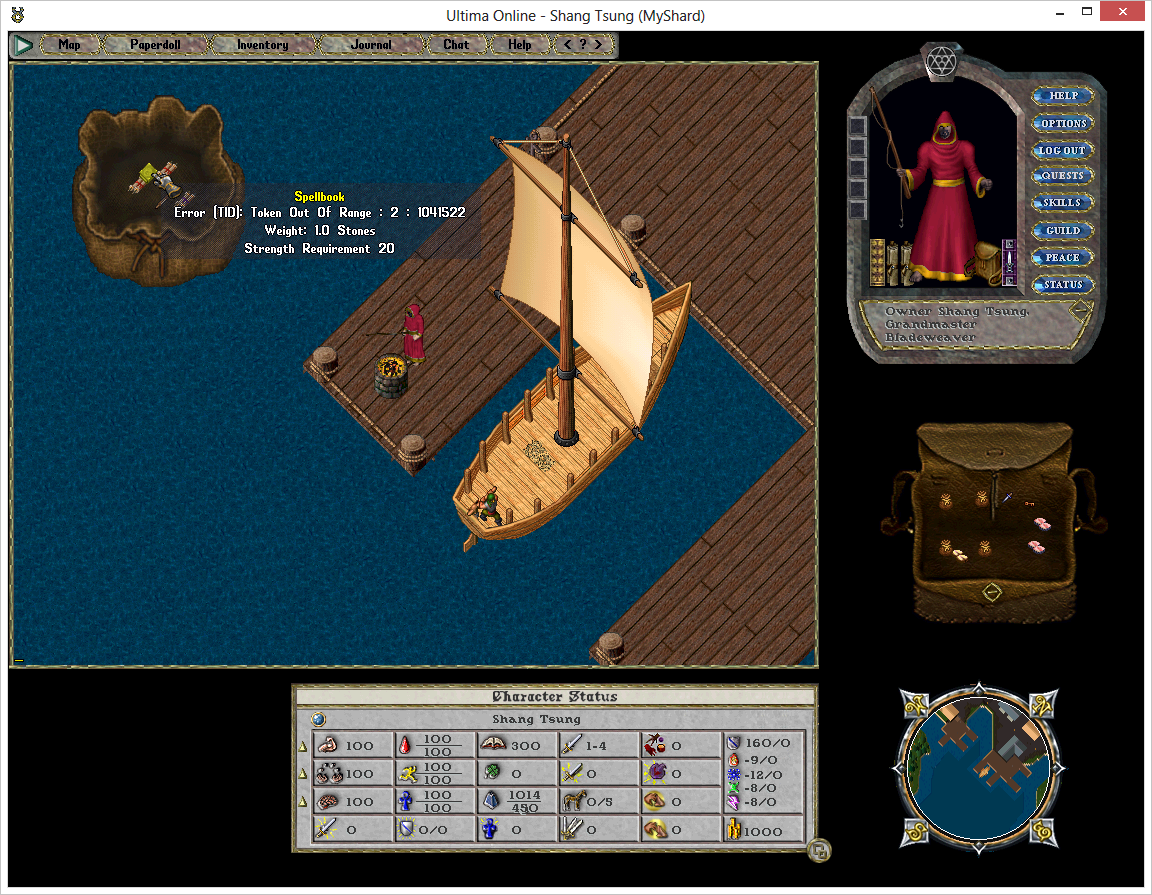Click the LOG OUT button
The width and height of the screenshot is (1152, 895).
tap(1062, 150)
